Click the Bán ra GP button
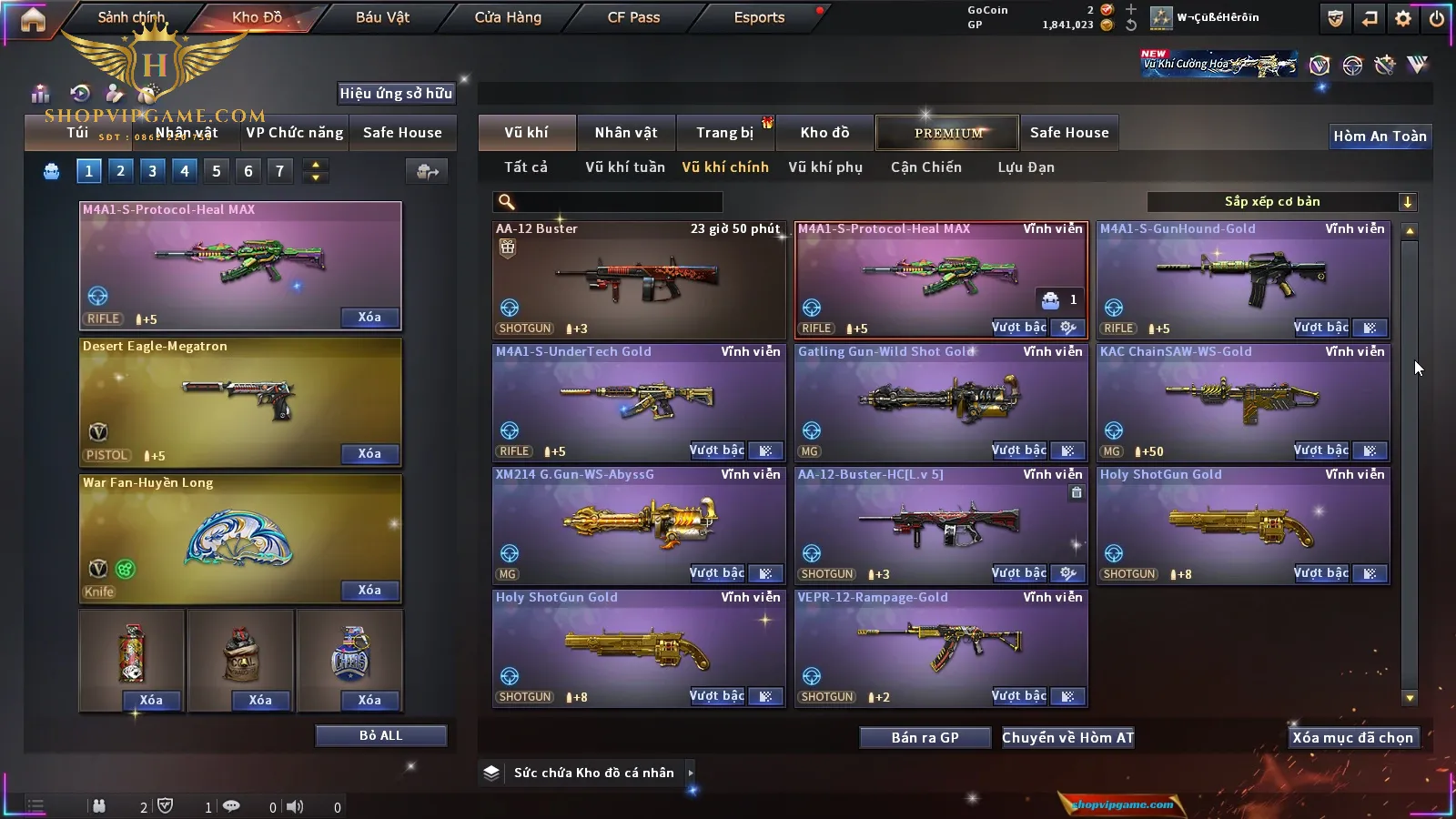Image resolution: width=1456 pixels, height=819 pixels. [925, 738]
